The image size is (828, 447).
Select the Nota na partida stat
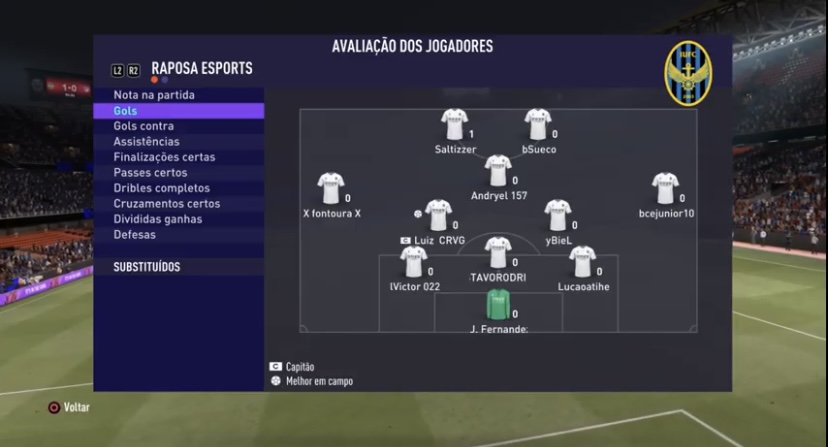click(154, 95)
